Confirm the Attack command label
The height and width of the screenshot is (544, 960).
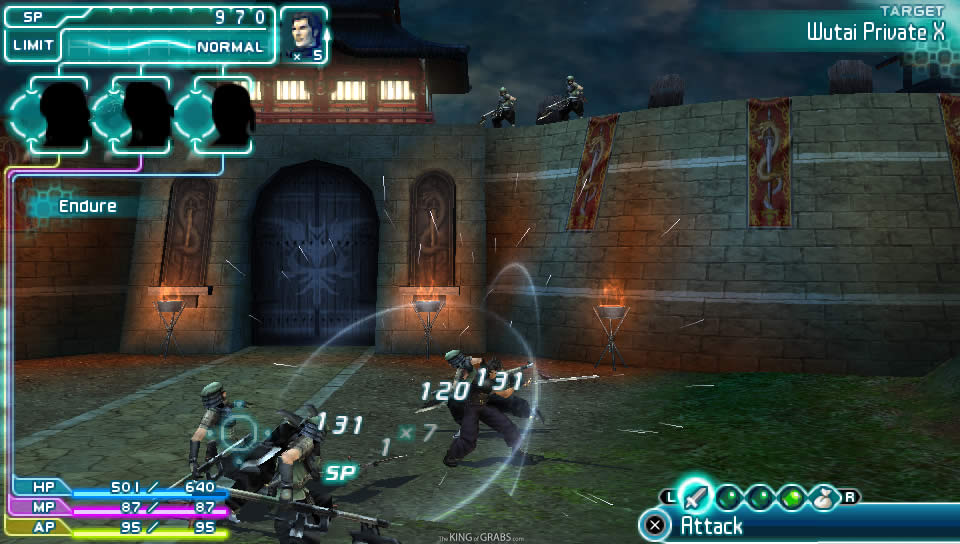point(712,525)
